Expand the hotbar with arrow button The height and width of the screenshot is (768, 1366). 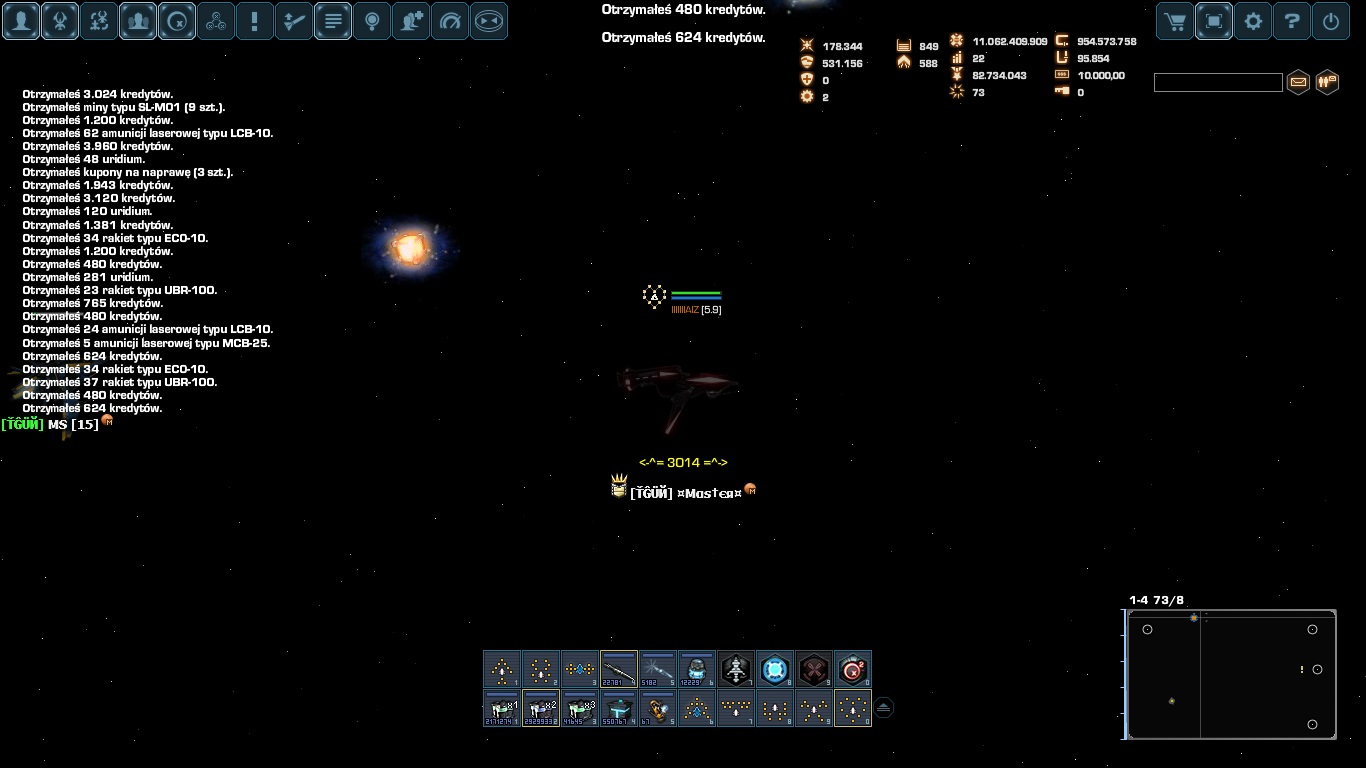[884, 708]
